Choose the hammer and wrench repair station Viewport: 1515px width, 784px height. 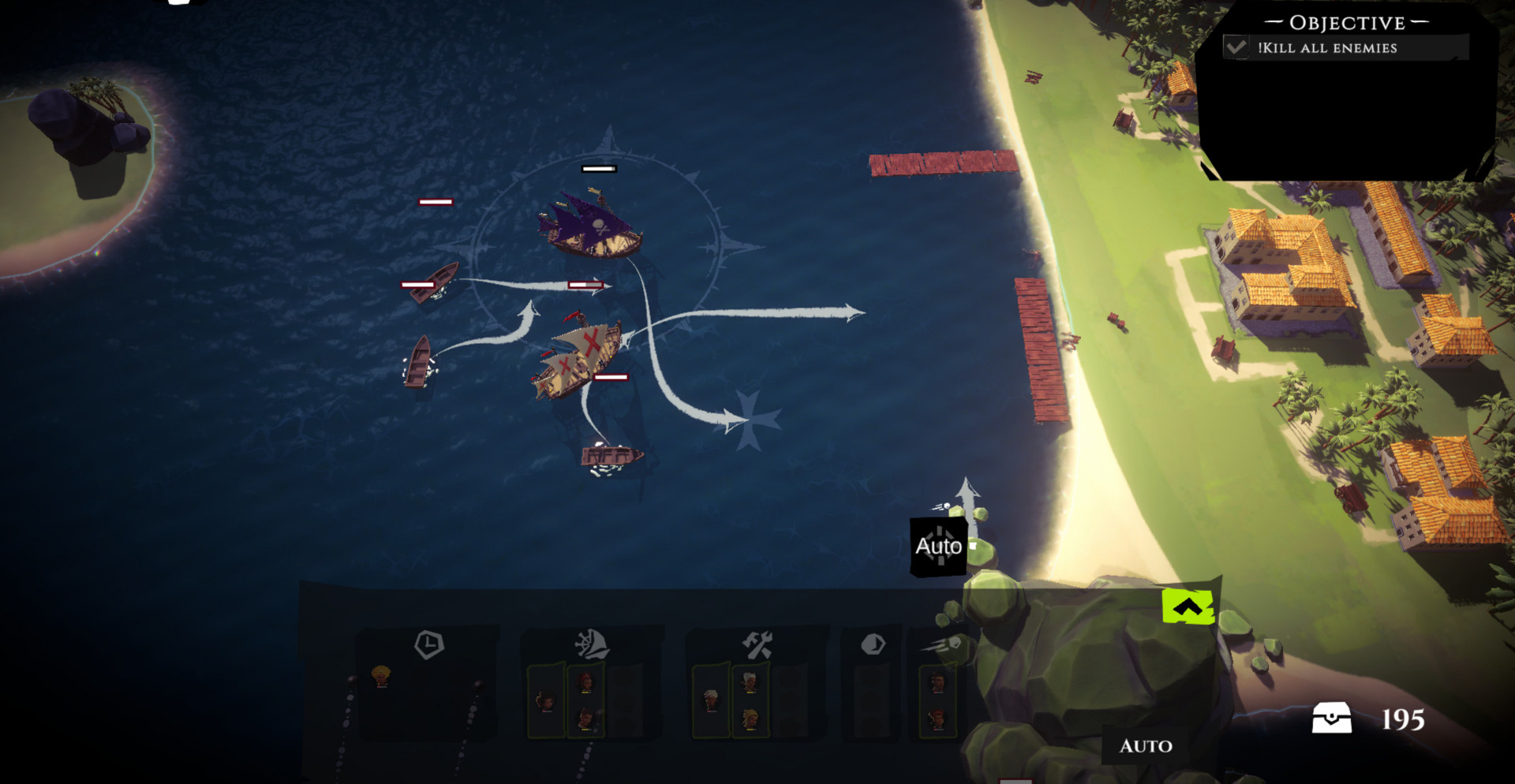tap(757, 645)
